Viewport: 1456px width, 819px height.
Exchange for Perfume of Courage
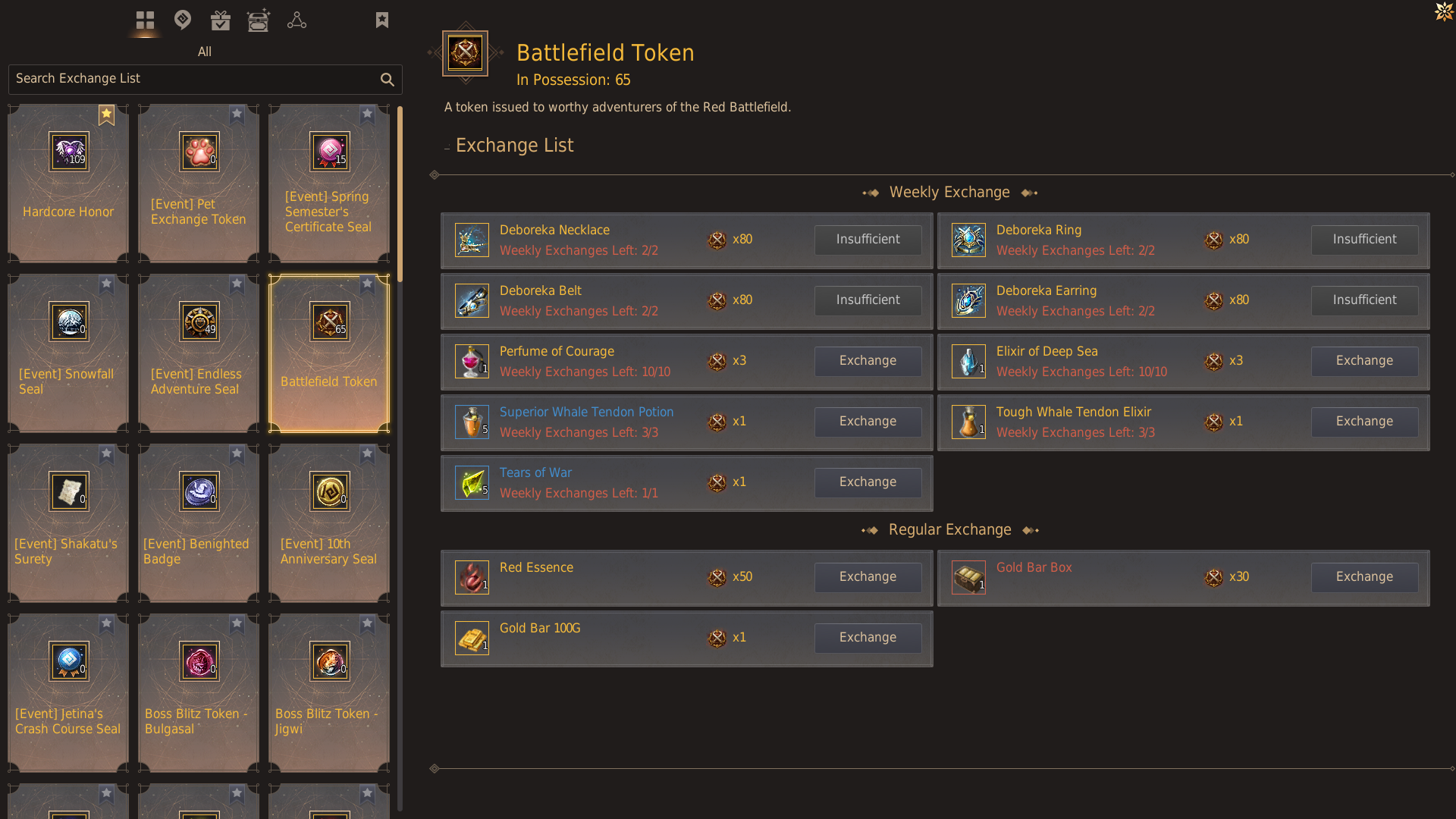coord(868,361)
